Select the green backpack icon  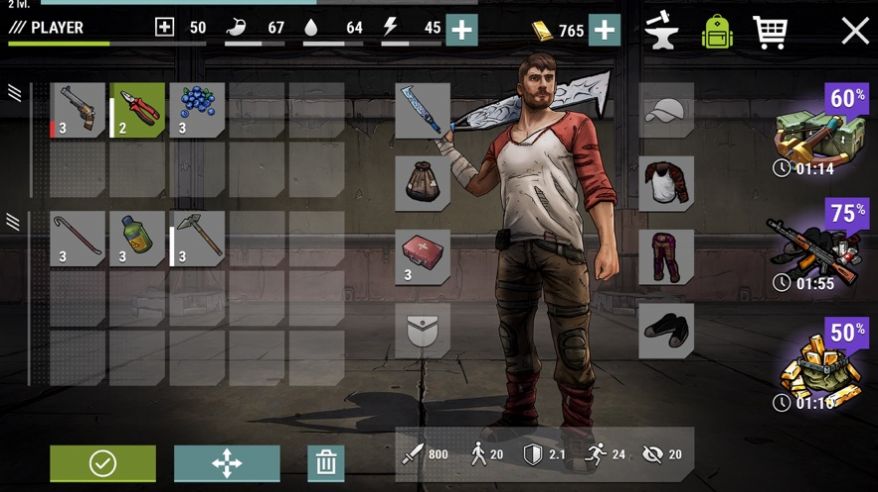click(716, 31)
